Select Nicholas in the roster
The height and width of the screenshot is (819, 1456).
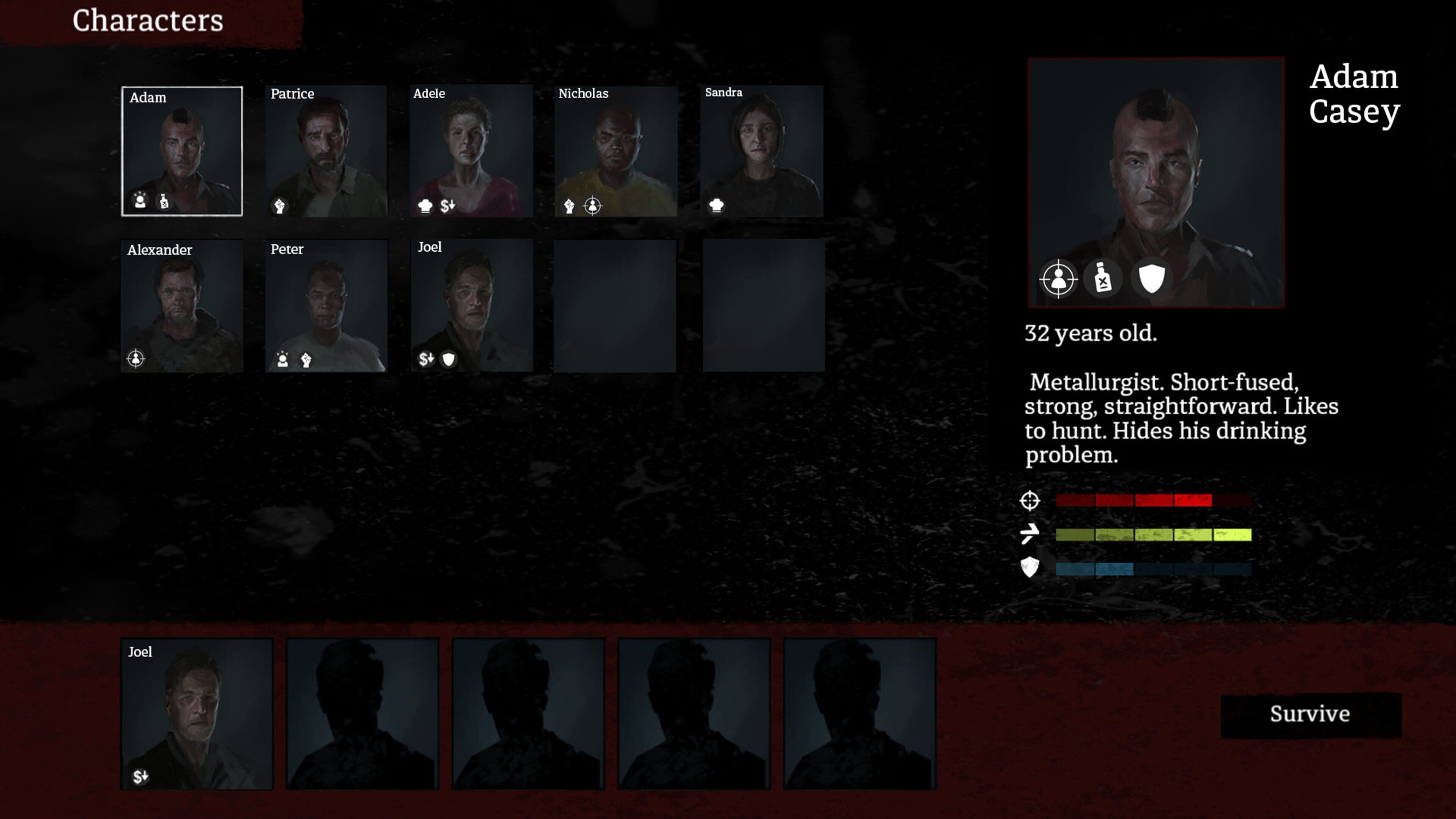[x=615, y=151]
